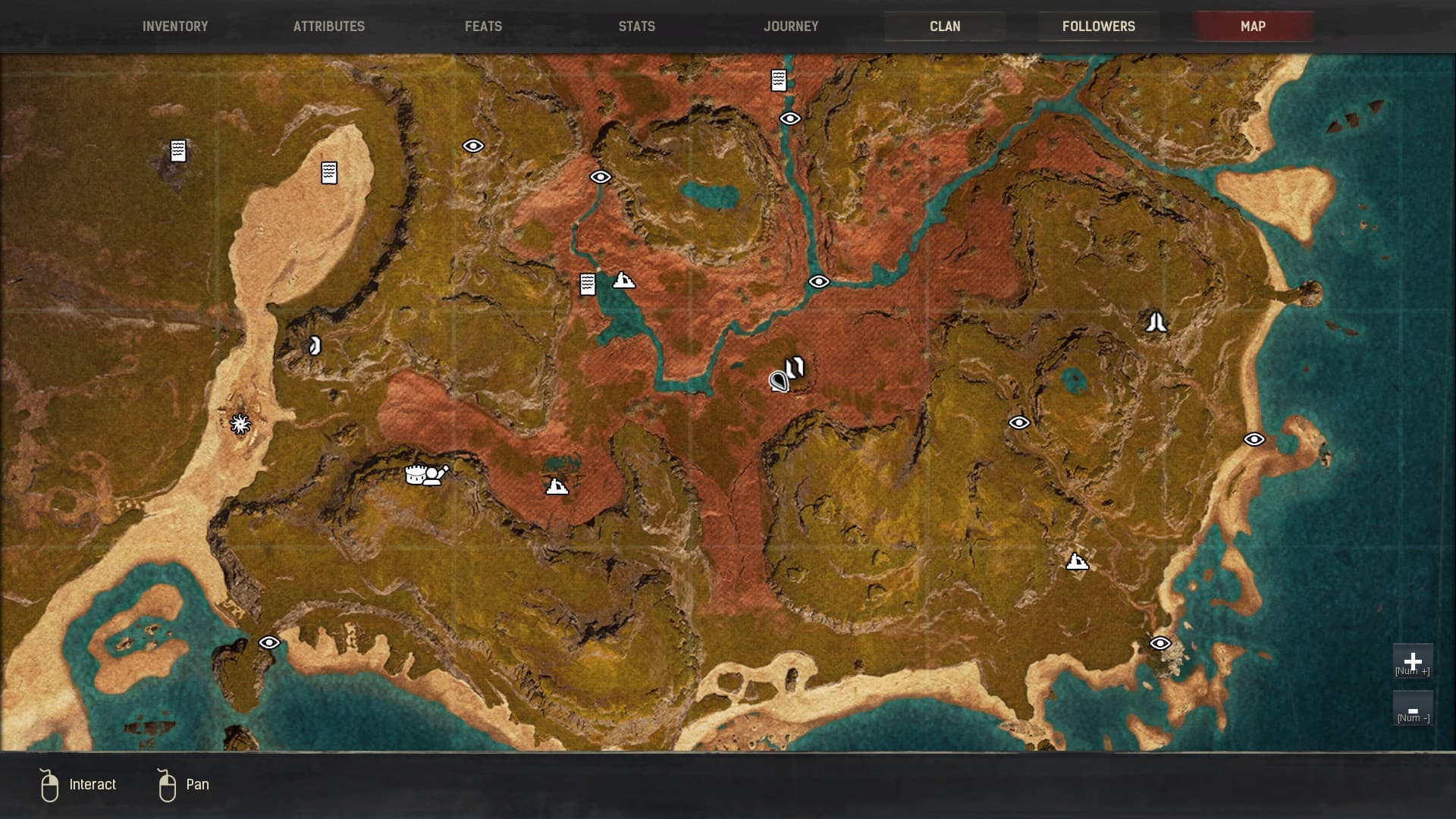Select the player position marker
This screenshot has width=1456, height=819.
779,381
